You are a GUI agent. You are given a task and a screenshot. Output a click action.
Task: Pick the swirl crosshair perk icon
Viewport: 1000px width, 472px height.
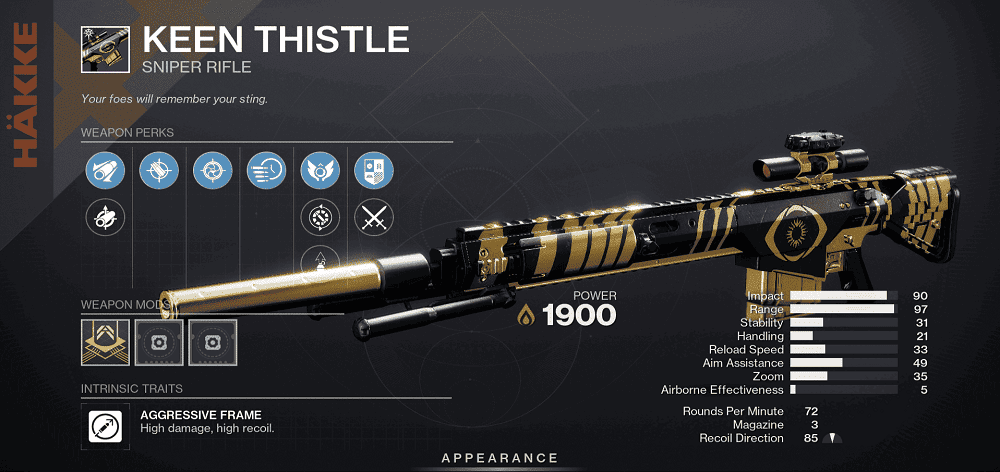point(212,171)
